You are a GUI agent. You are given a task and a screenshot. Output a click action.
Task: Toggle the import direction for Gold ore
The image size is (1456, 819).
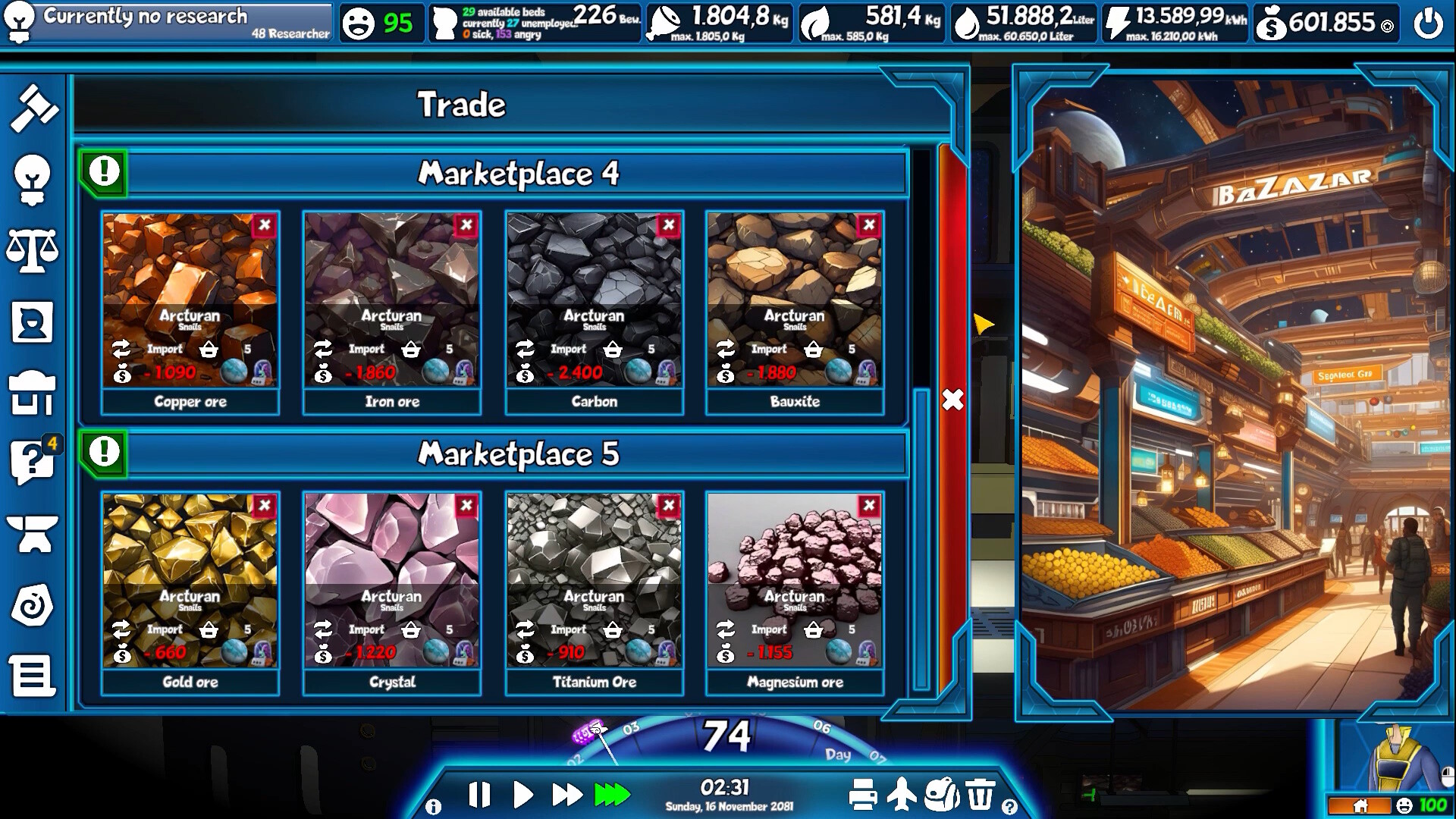(122, 629)
